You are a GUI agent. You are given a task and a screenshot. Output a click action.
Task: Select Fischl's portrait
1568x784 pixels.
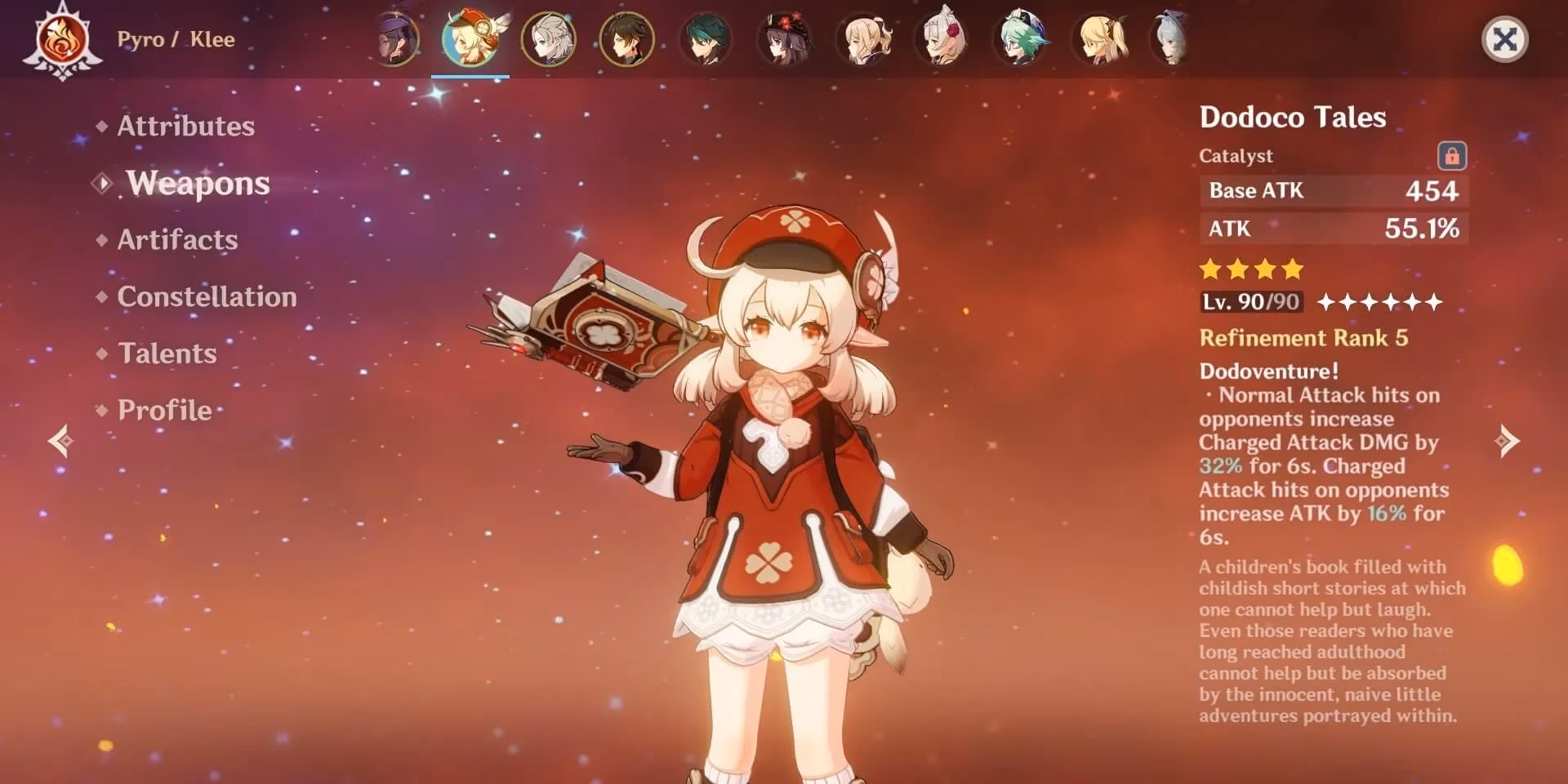click(x=1099, y=39)
